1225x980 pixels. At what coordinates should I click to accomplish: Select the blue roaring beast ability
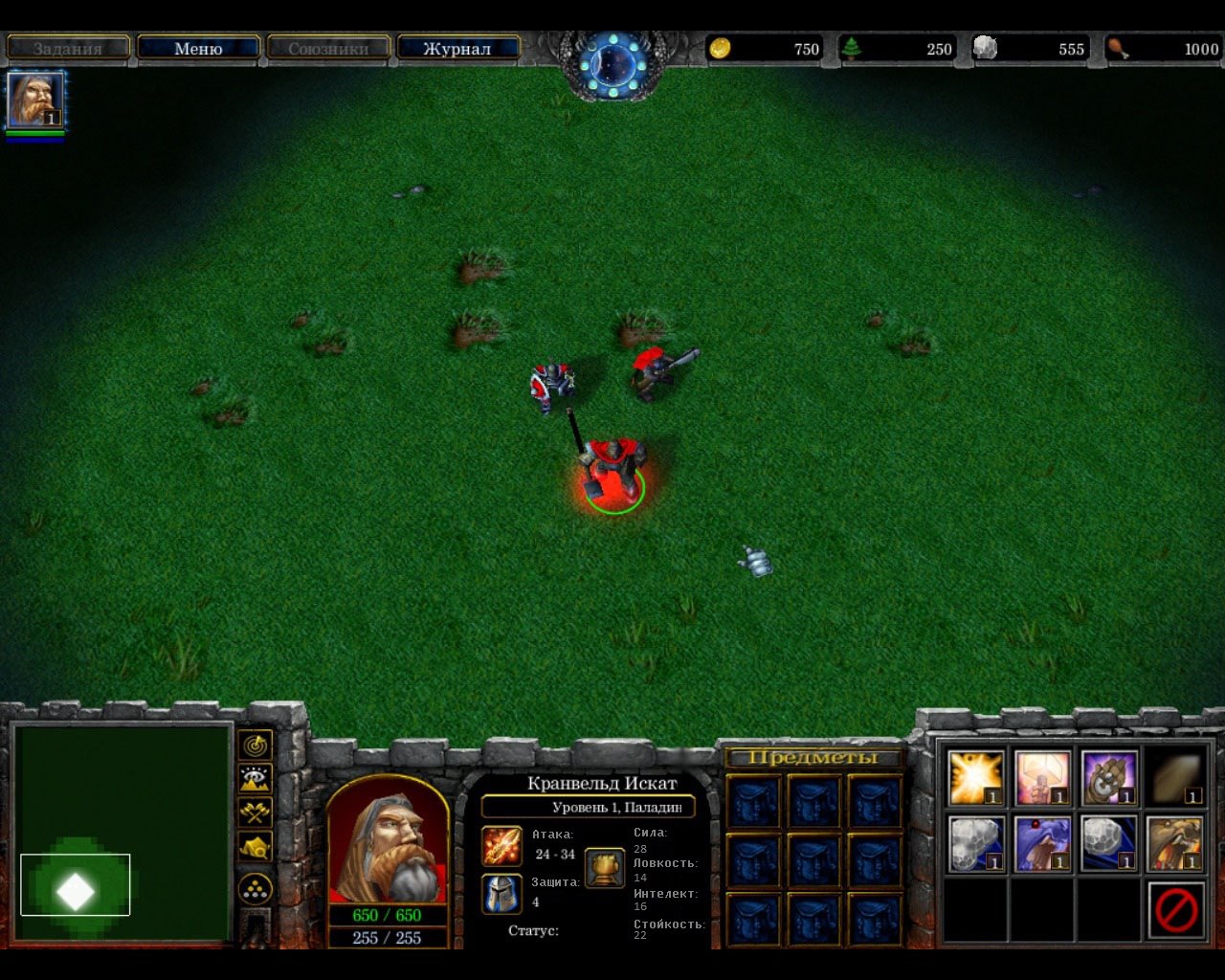(x=1042, y=843)
